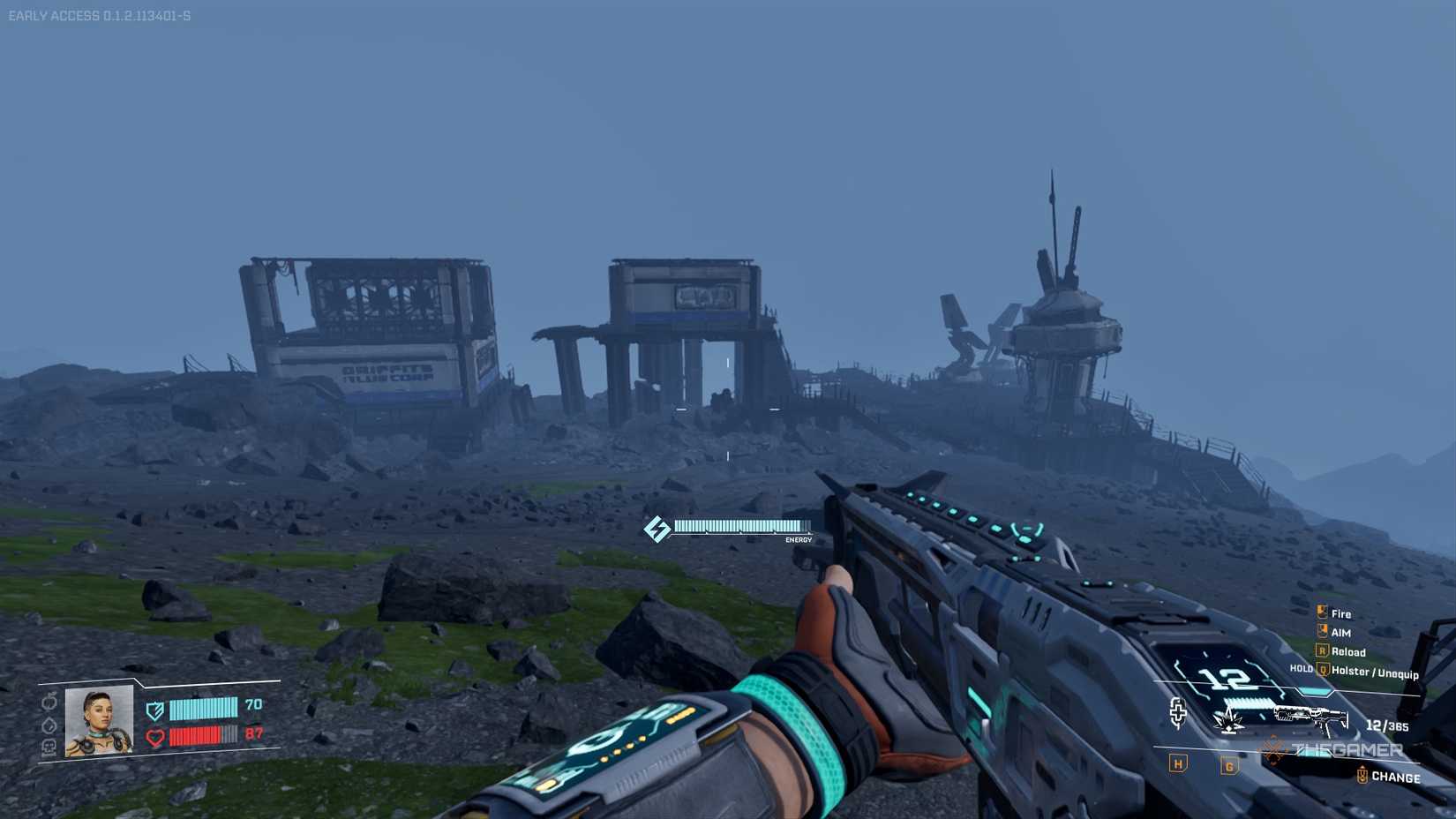Click the 12/365 ammo counter

pyautogui.click(x=1386, y=725)
